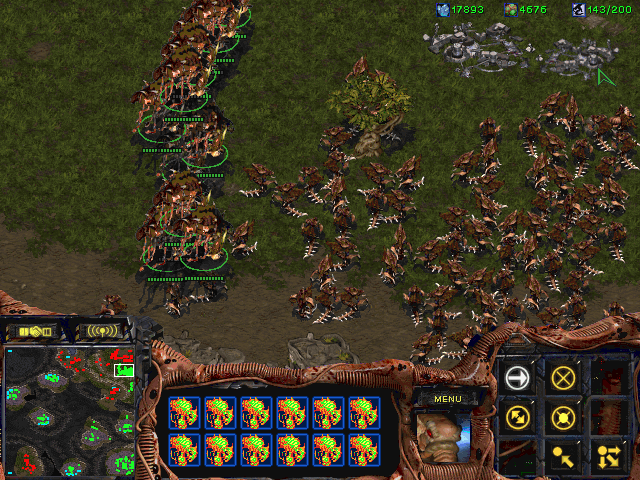The width and height of the screenshot is (640, 480).
Task: Open the alliance diplomacy handshake button
Action: point(35,330)
